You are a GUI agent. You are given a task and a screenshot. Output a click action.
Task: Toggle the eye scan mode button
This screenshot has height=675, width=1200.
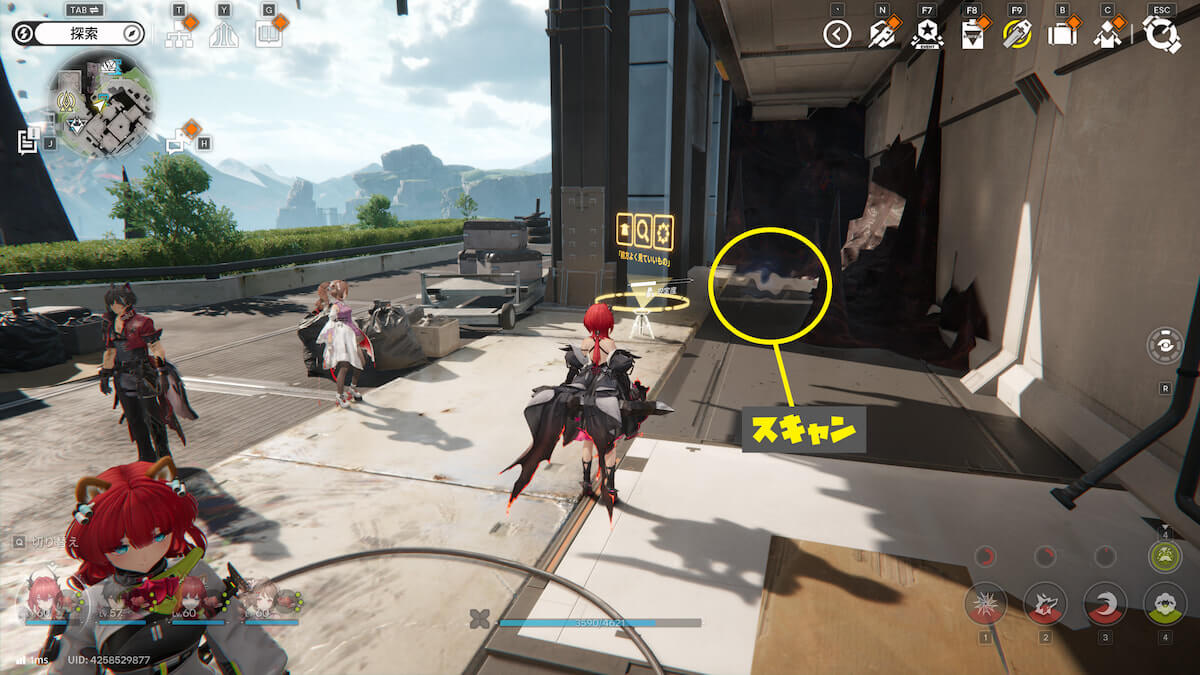pyautogui.click(x=1165, y=345)
